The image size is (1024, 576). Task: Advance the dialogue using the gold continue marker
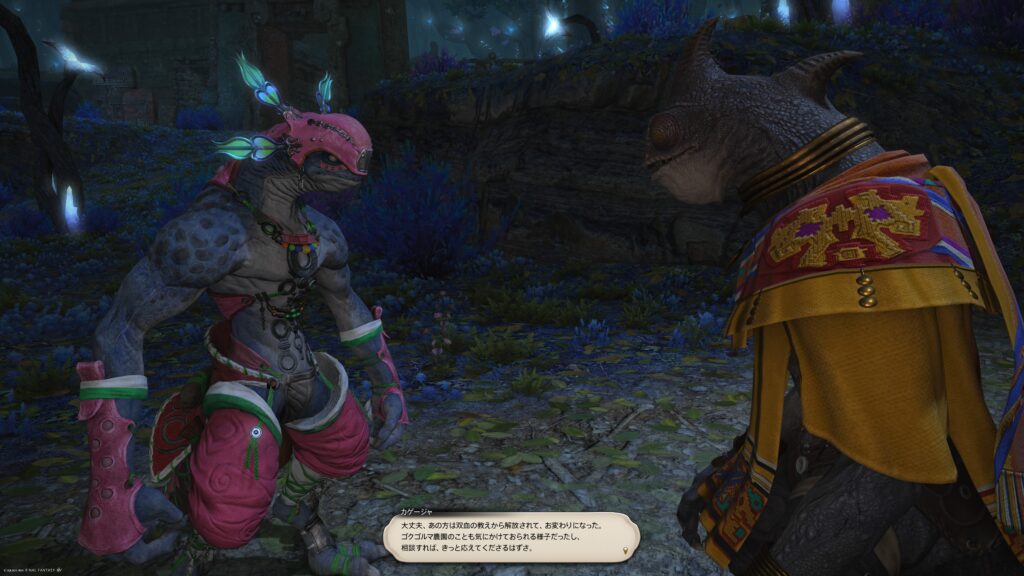pos(627,551)
